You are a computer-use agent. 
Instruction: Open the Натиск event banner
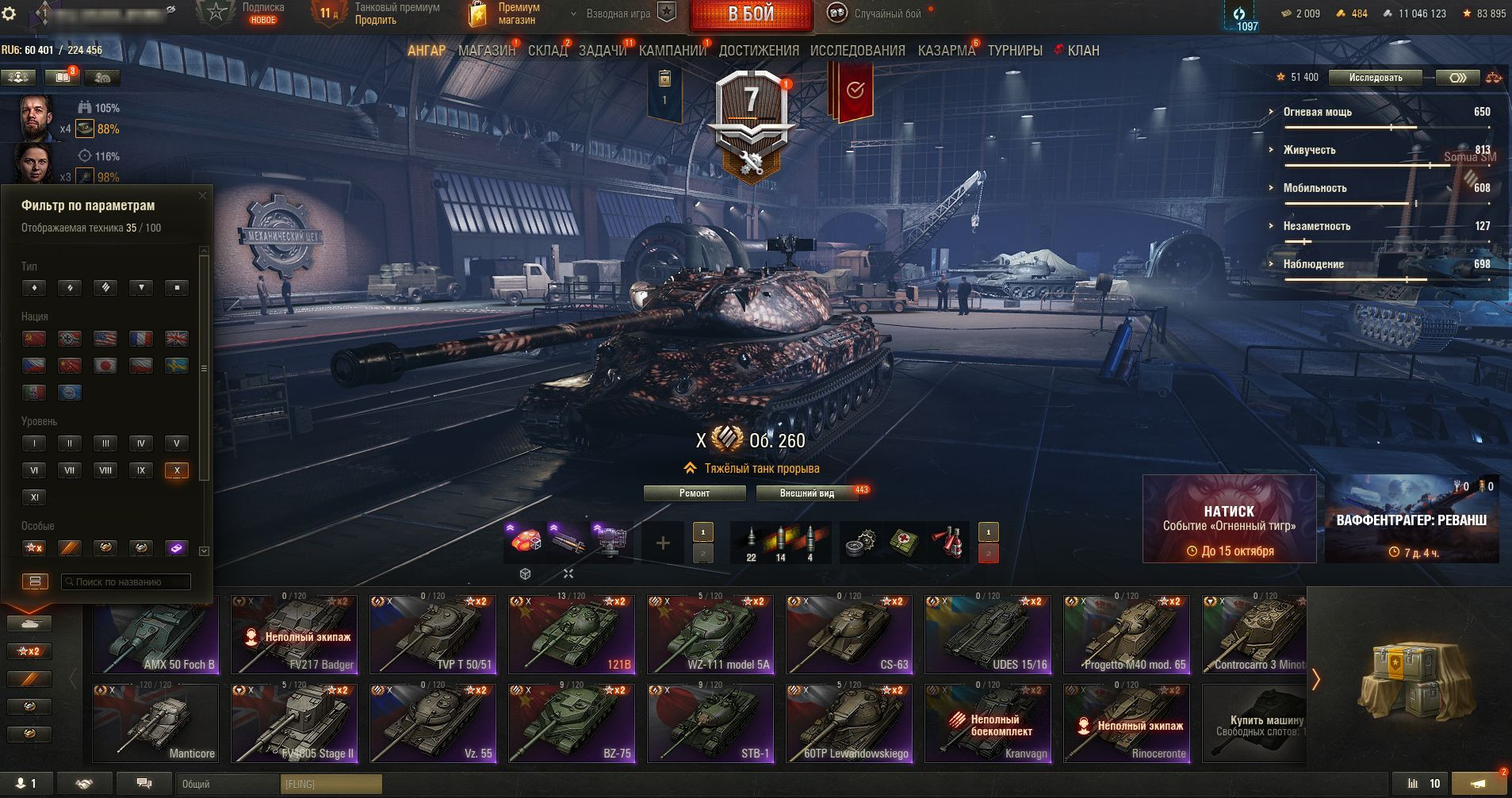1229,519
